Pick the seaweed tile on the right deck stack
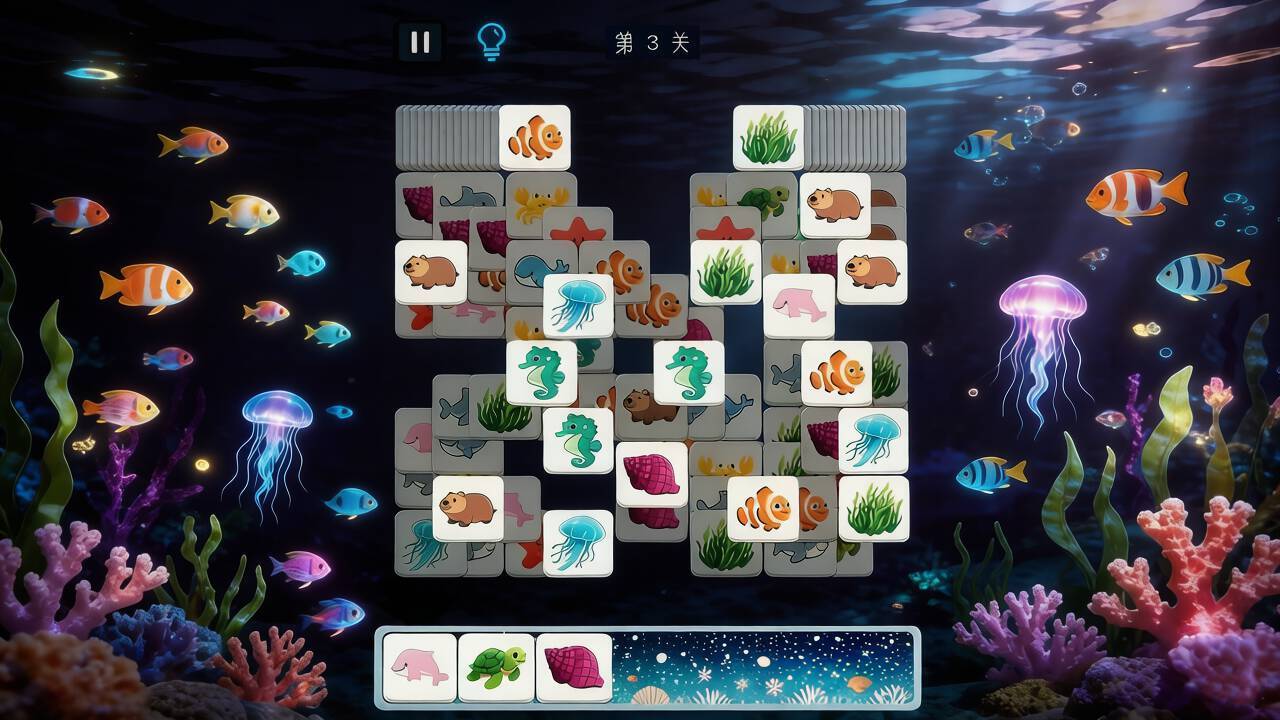1280x720 pixels. [768, 138]
